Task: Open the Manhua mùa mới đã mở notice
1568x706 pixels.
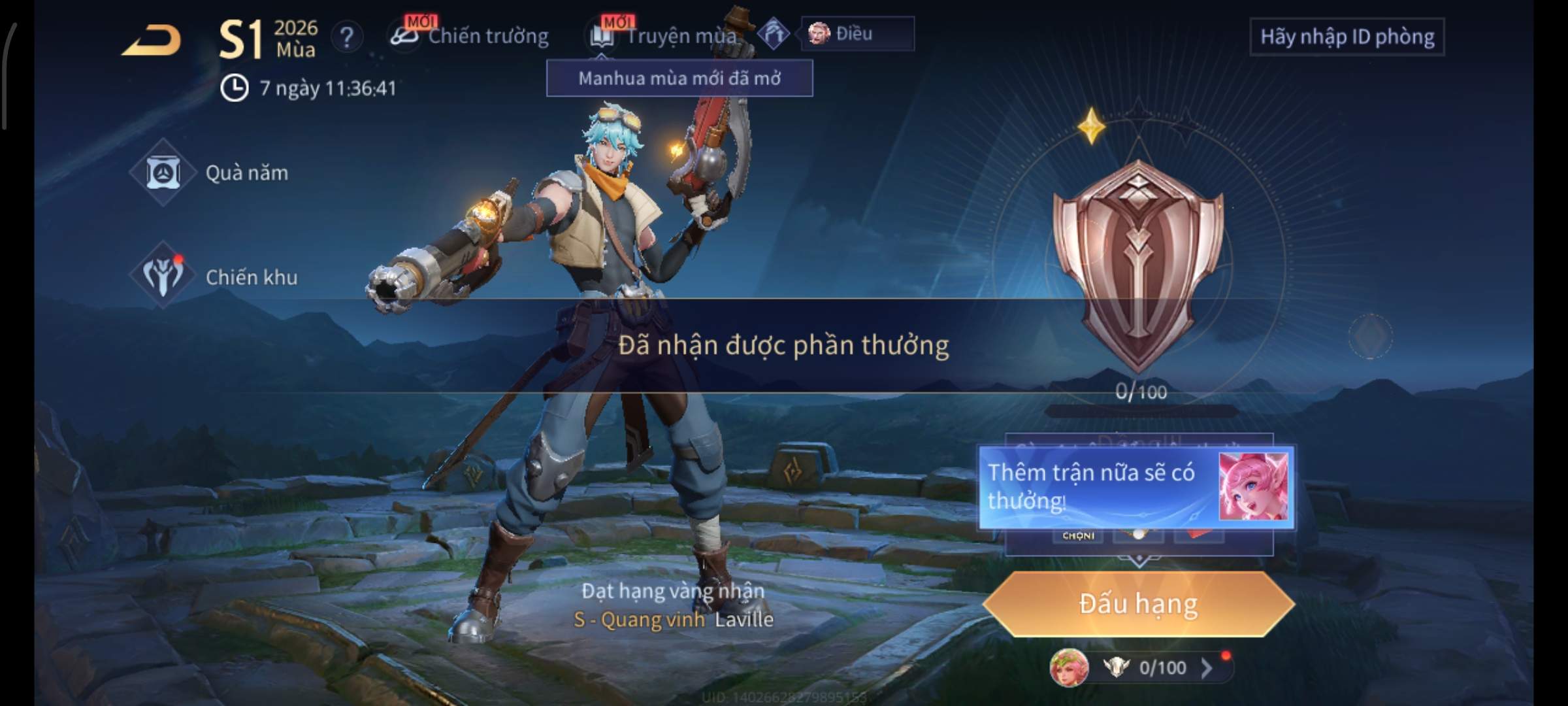Action: (679, 78)
